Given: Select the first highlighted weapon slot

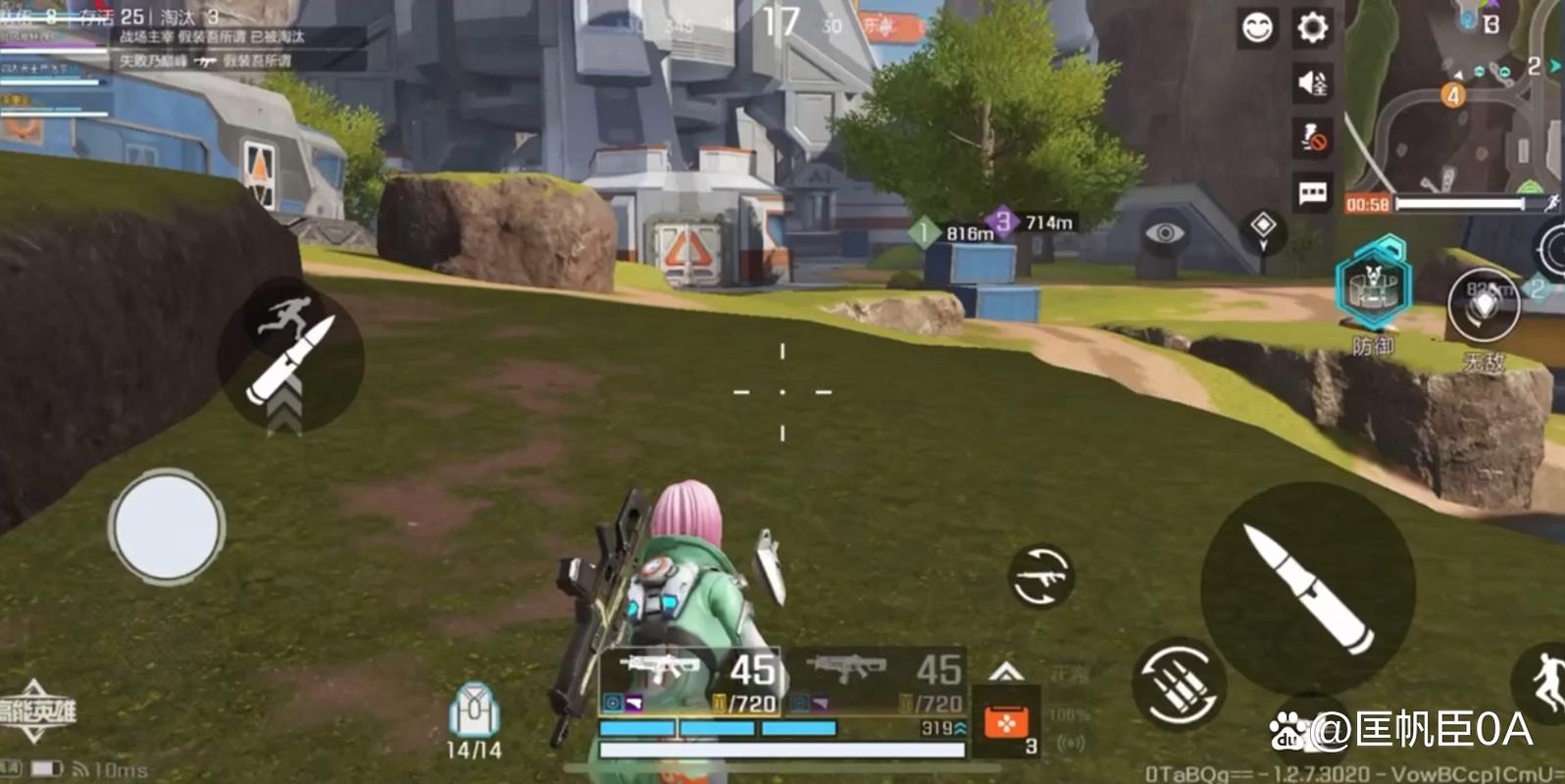Looking at the screenshot, I should pos(690,681).
